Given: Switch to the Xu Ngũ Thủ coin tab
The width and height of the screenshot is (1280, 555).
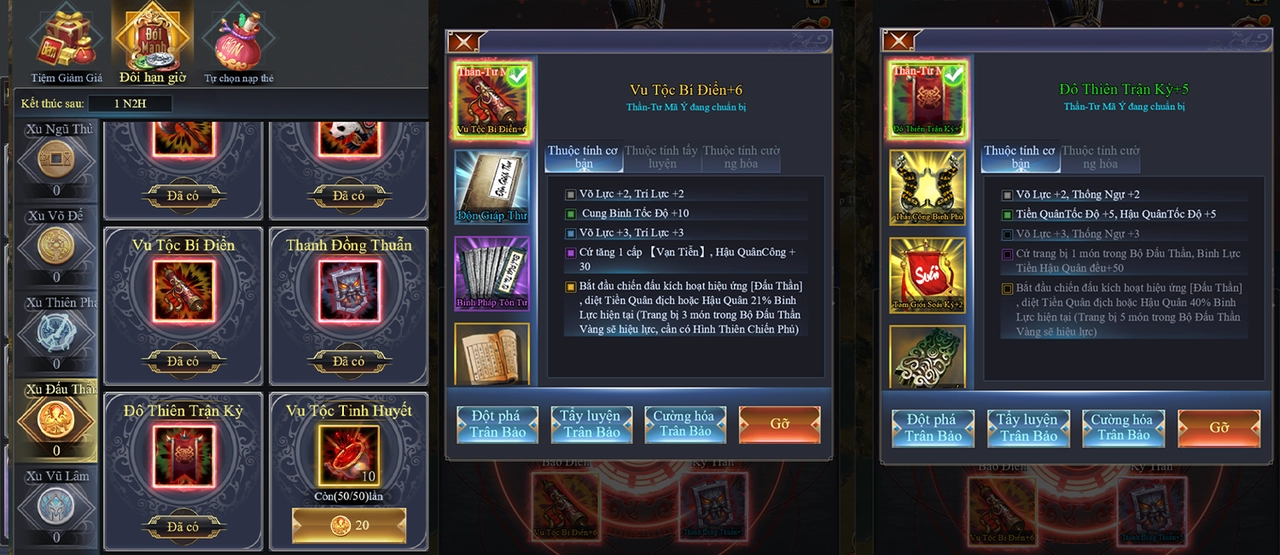Looking at the screenshot, I should click(x=56, y=160).
